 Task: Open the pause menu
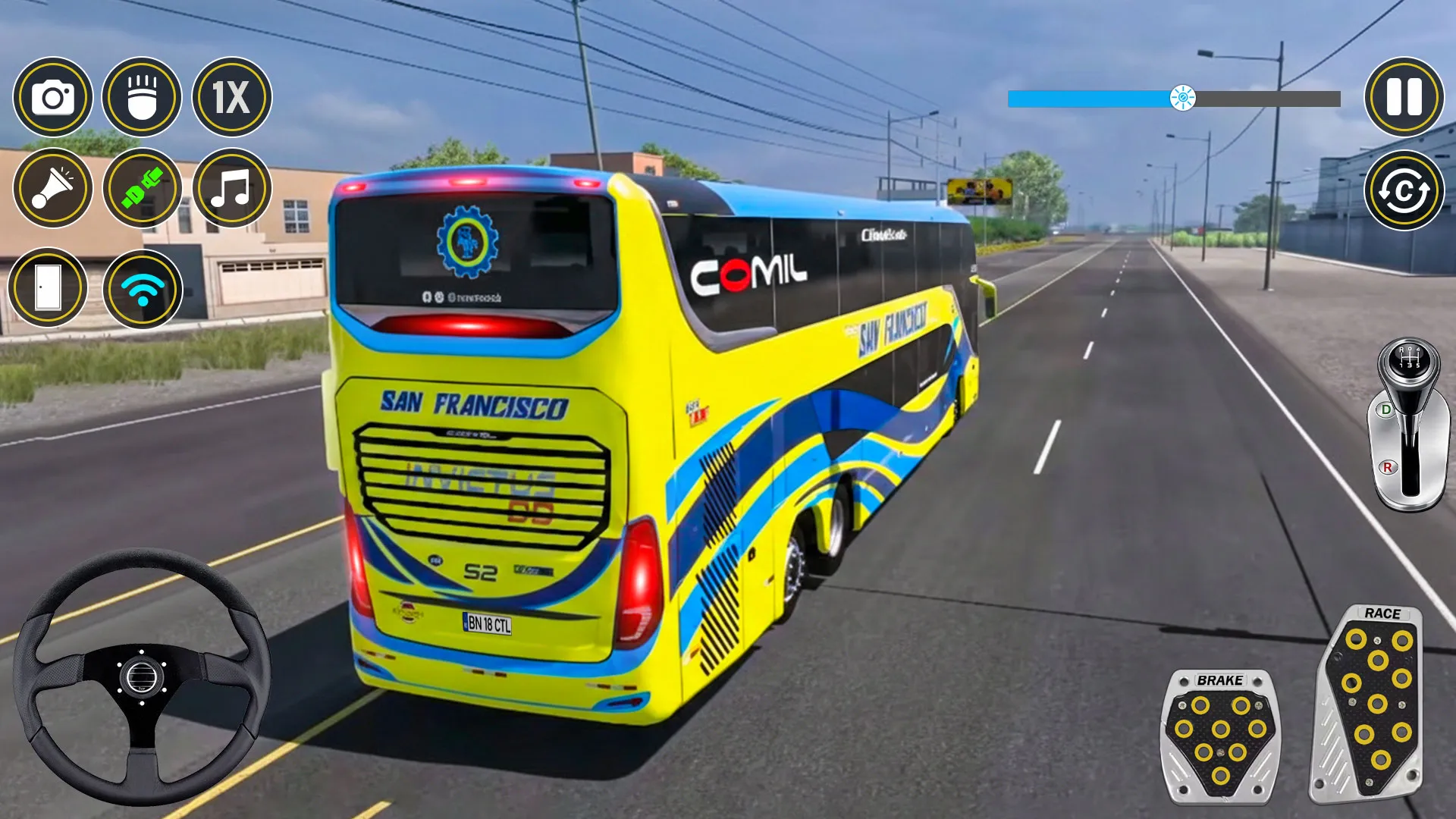[x=1407, y=99]
